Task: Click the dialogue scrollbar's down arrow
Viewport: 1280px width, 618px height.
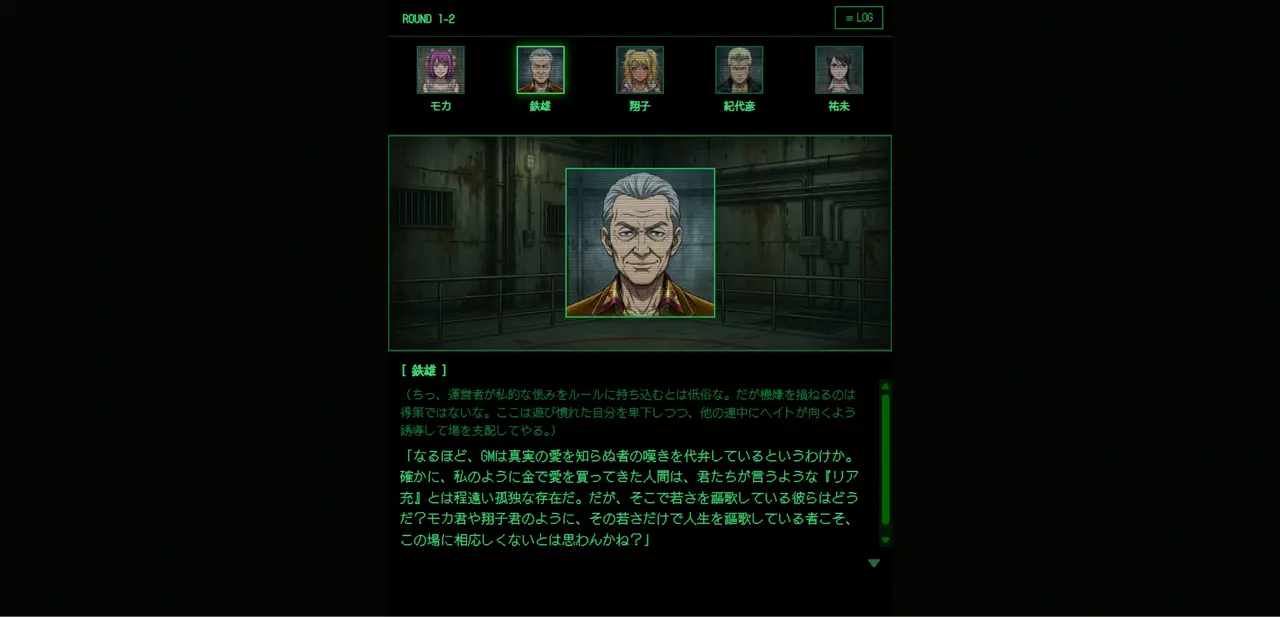Action: [x=885, y=540]
